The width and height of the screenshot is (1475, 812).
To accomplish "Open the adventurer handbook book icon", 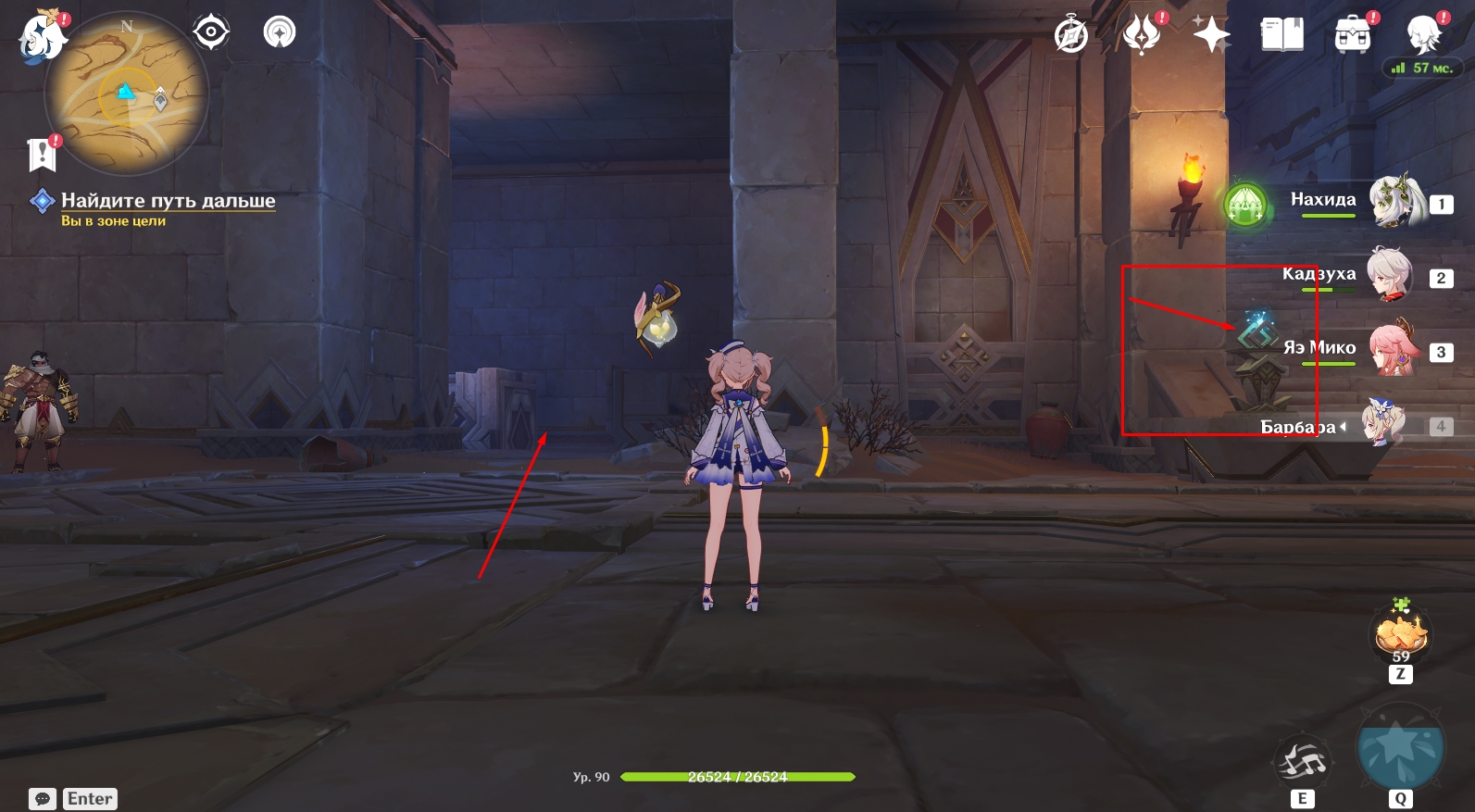I will (x=1282, y=35).
